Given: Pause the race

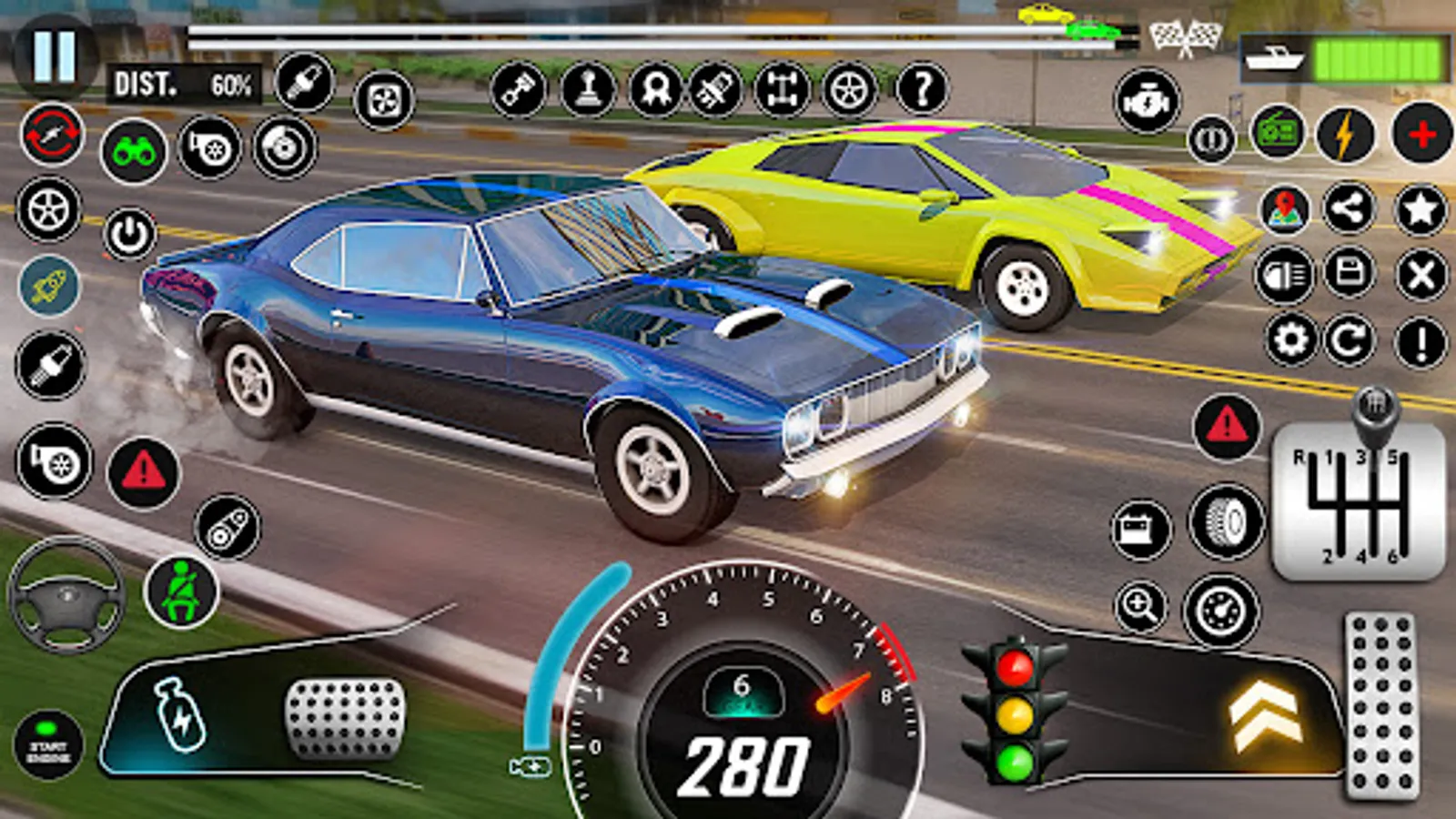Looking at the screenshot, I should pos(55,55).
